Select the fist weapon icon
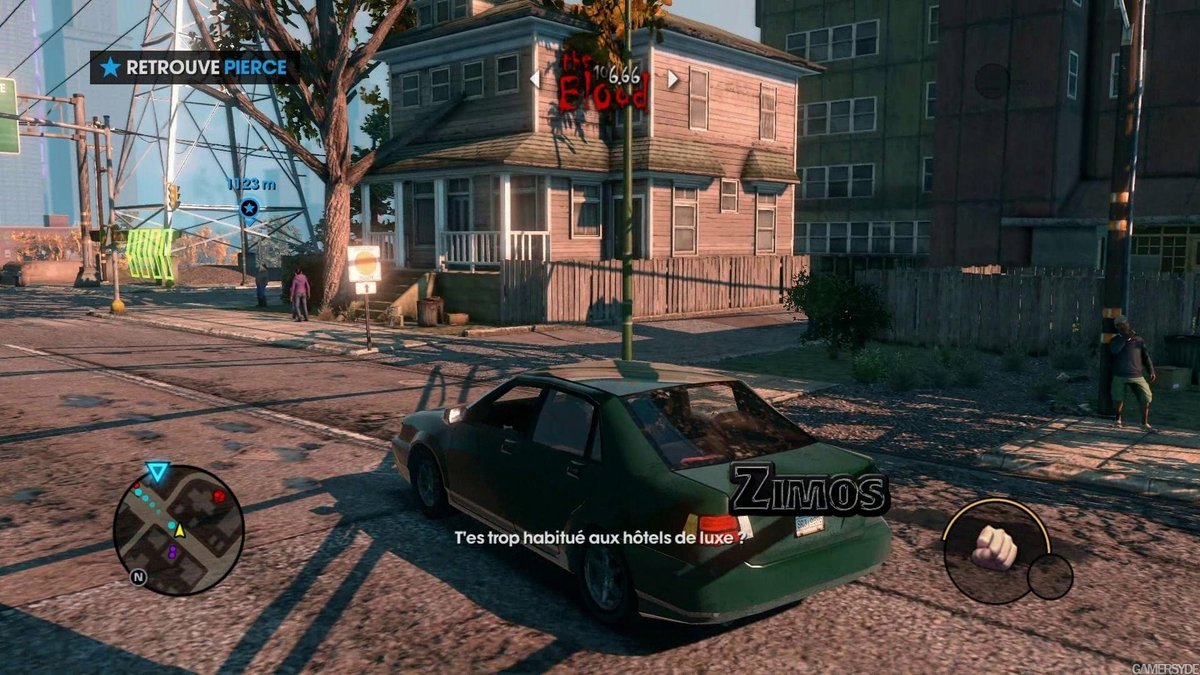 994,547
